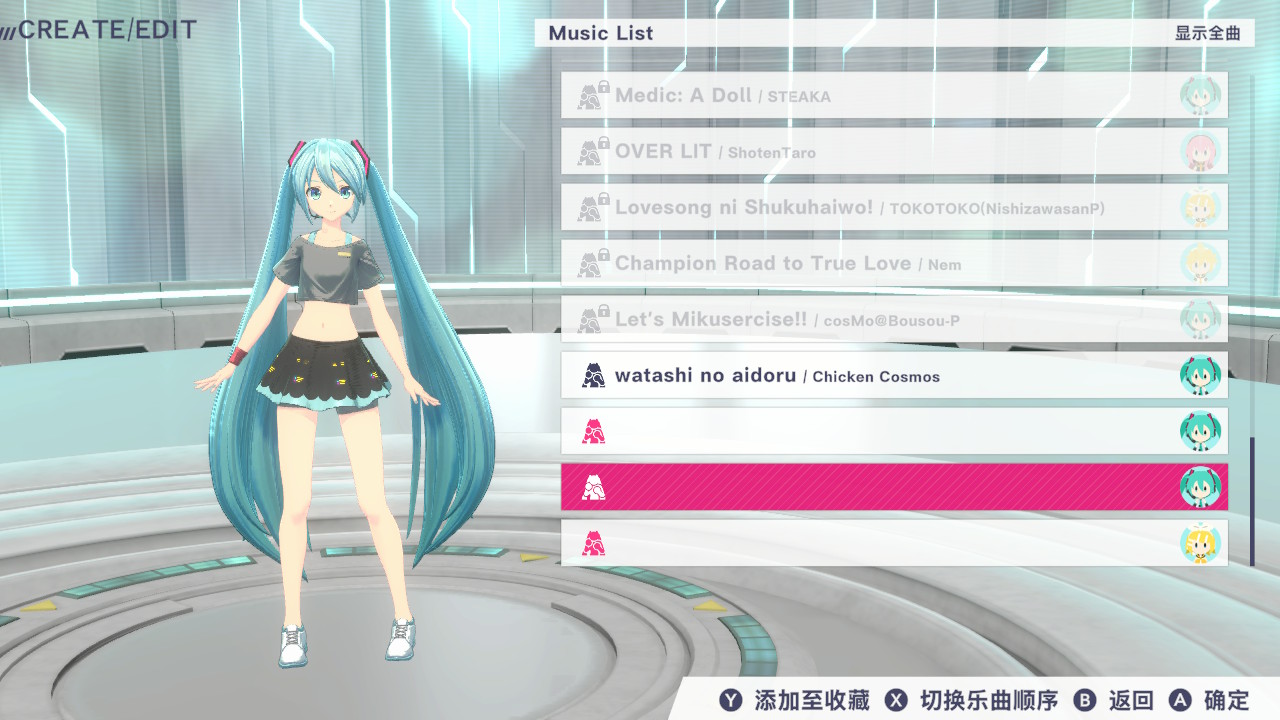Click the 显示全曲 show-all-songs filter
The height and width of the screenshot is (720, 1280).
click(x=1208, y=33)
